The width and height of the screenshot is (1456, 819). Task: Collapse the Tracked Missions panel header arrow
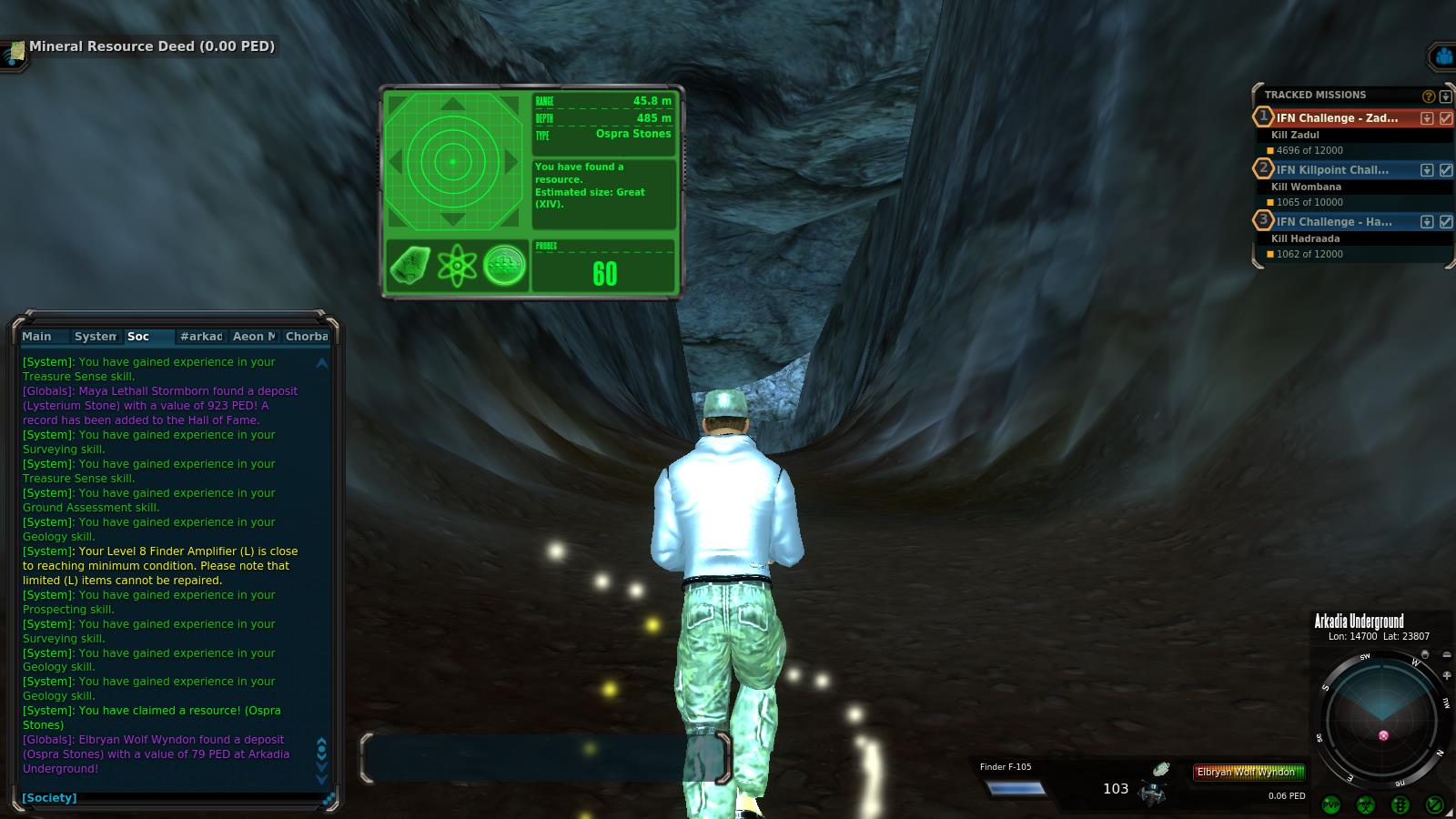[x=1445, y=96]
